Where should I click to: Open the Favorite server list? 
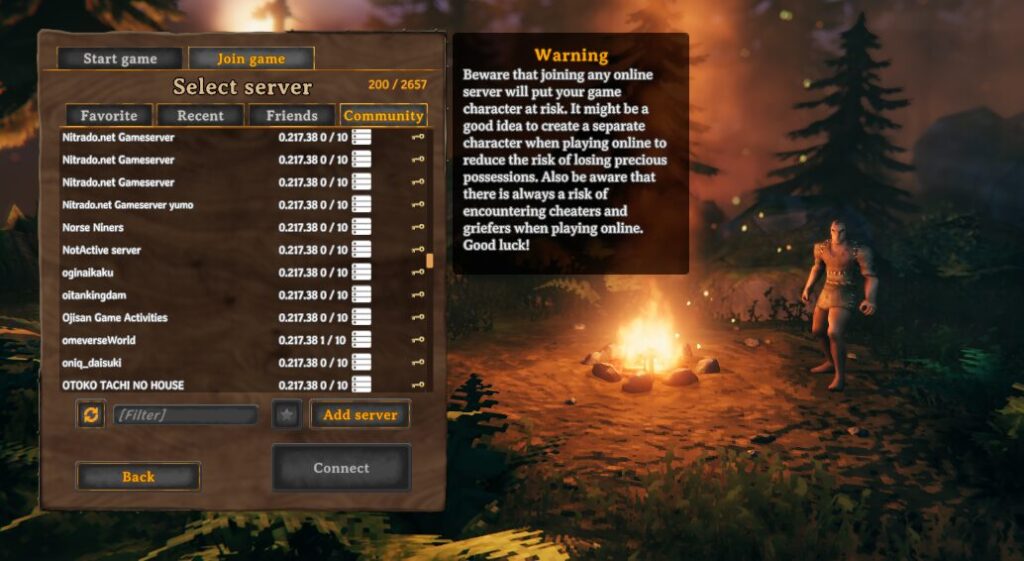pos(109,115)
